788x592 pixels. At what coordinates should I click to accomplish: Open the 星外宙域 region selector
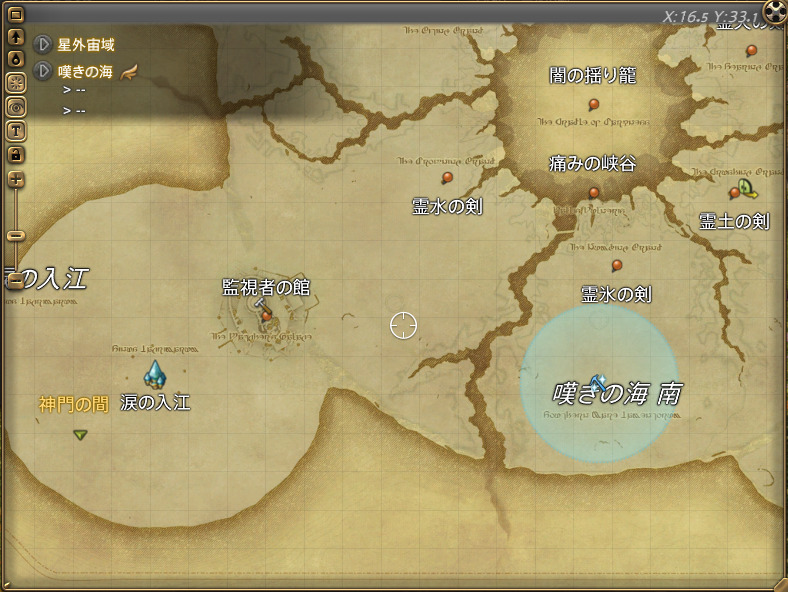43,45
